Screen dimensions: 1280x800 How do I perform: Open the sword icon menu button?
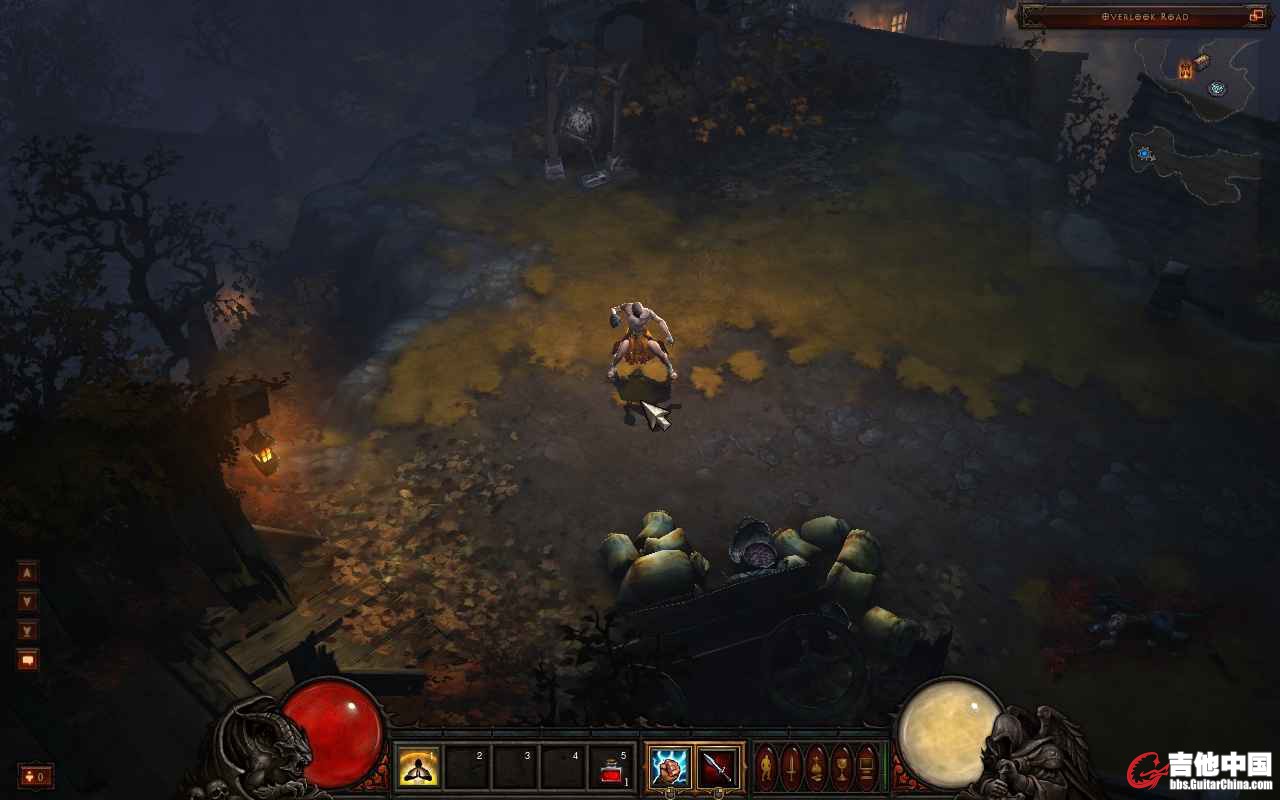[791, 767]
